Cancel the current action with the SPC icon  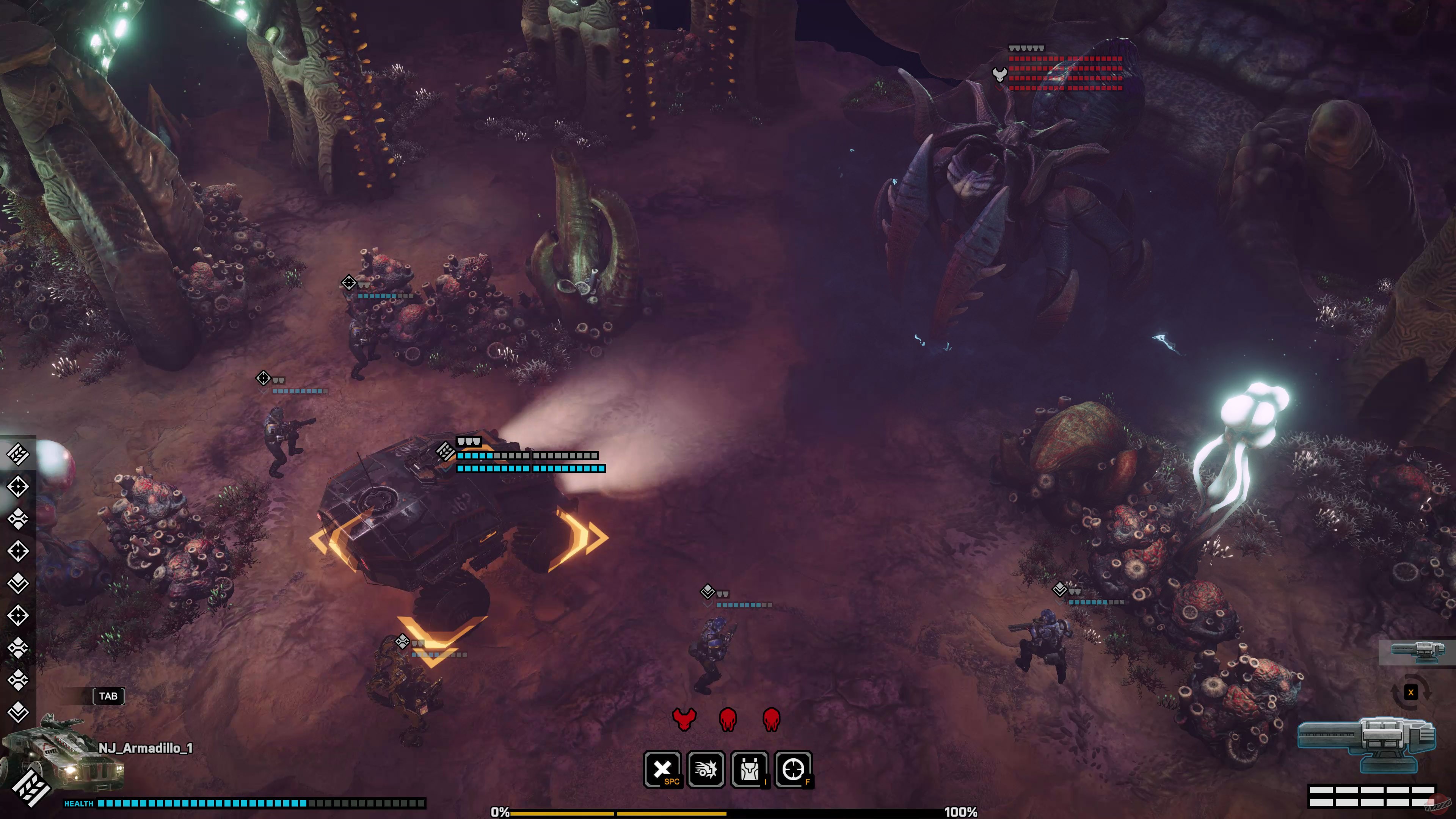pyautogui.click(x=664, y=770)
